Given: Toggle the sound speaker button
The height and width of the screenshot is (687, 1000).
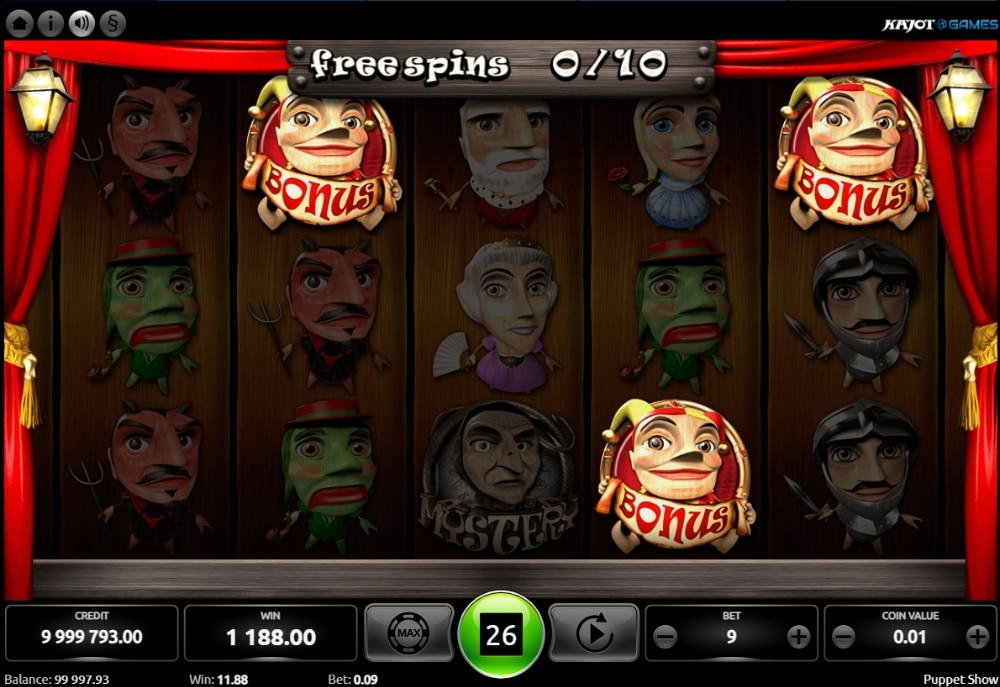Looking at the screenshot, I should (81, 23).
